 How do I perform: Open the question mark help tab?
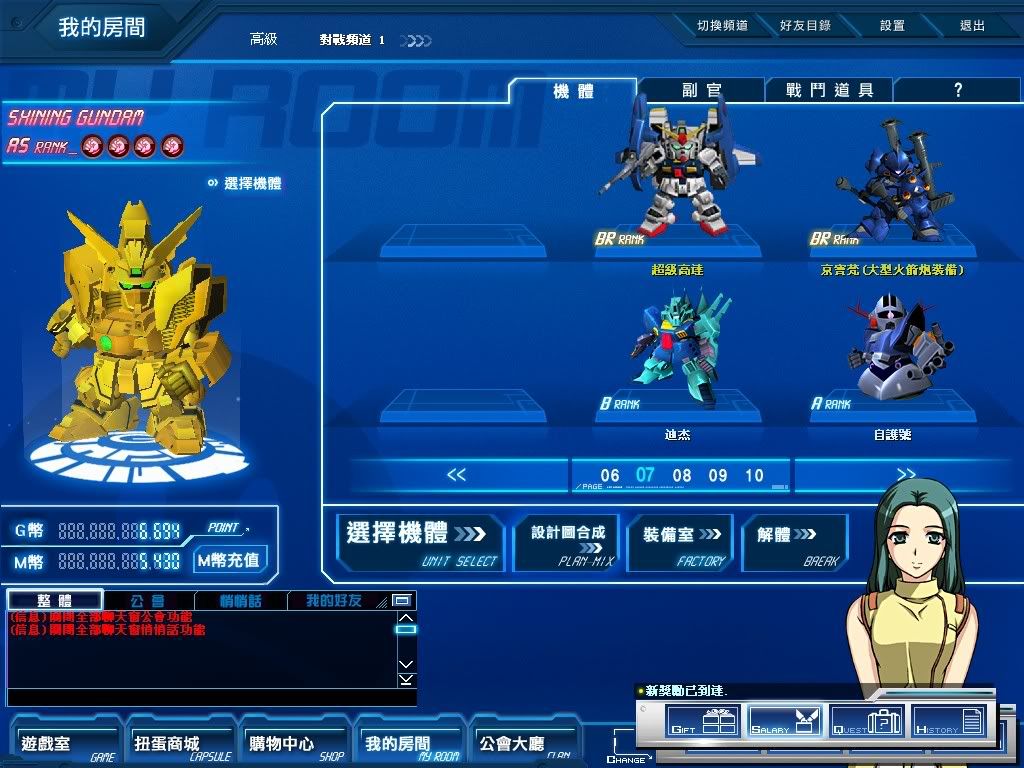(x=957, y=90)
